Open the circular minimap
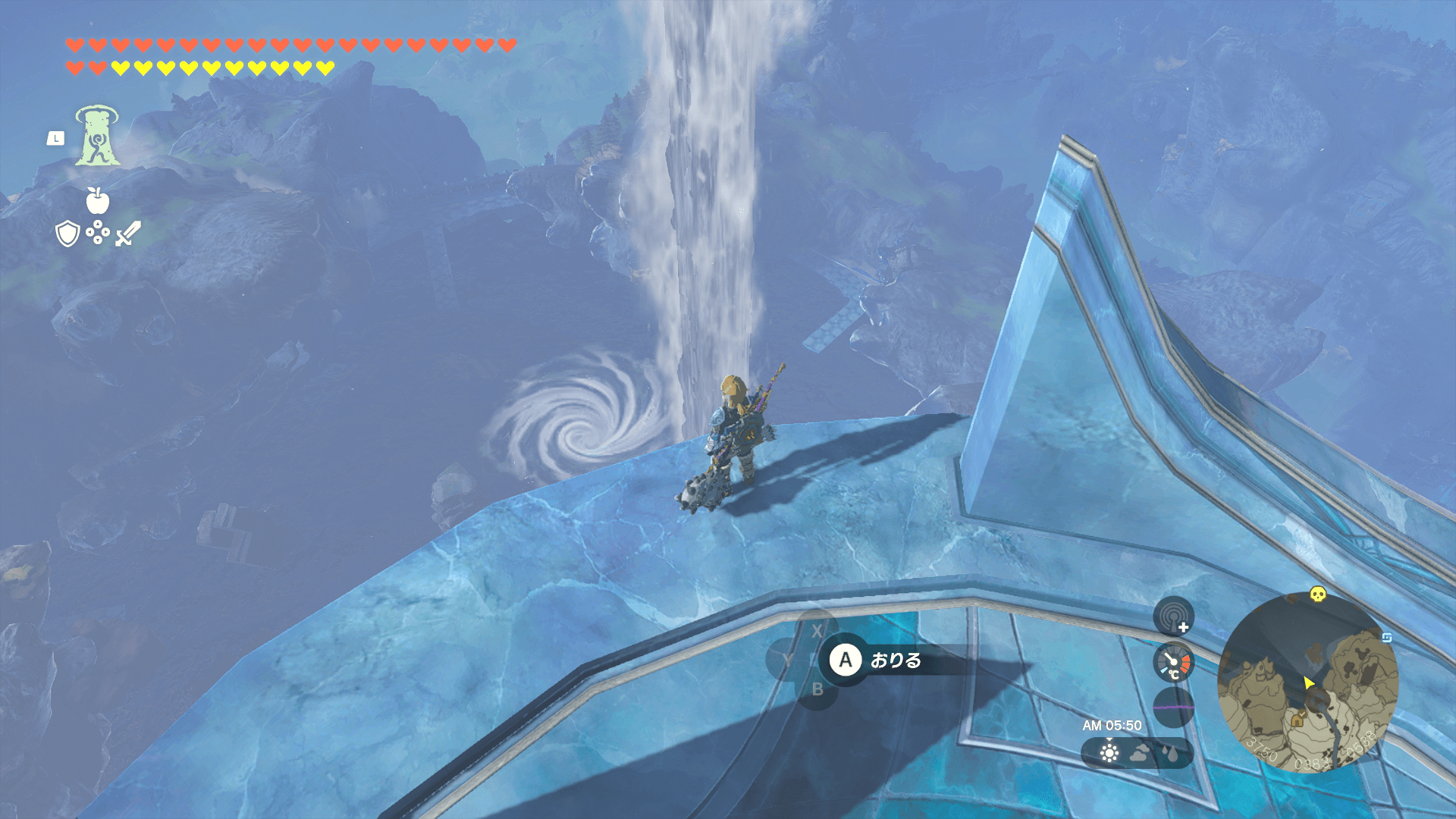 pos(1307,682)
